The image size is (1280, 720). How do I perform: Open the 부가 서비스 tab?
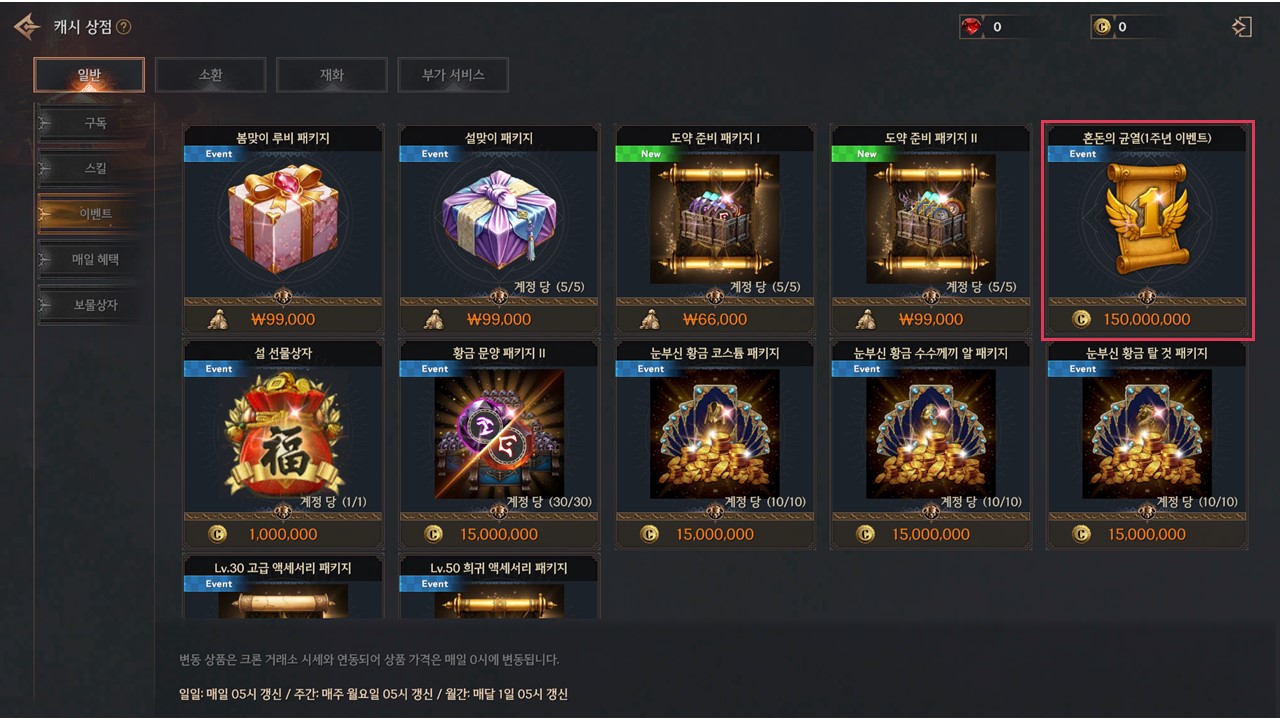[452, 75]
